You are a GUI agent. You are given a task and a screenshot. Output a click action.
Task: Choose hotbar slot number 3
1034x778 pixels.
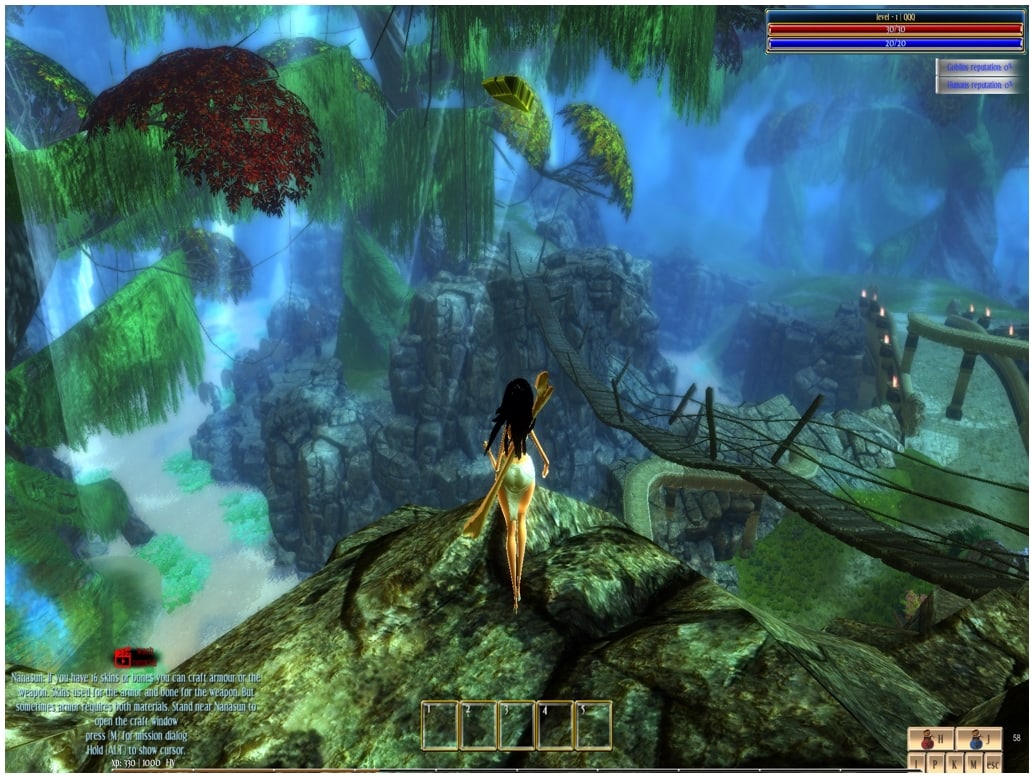point(516,725)
